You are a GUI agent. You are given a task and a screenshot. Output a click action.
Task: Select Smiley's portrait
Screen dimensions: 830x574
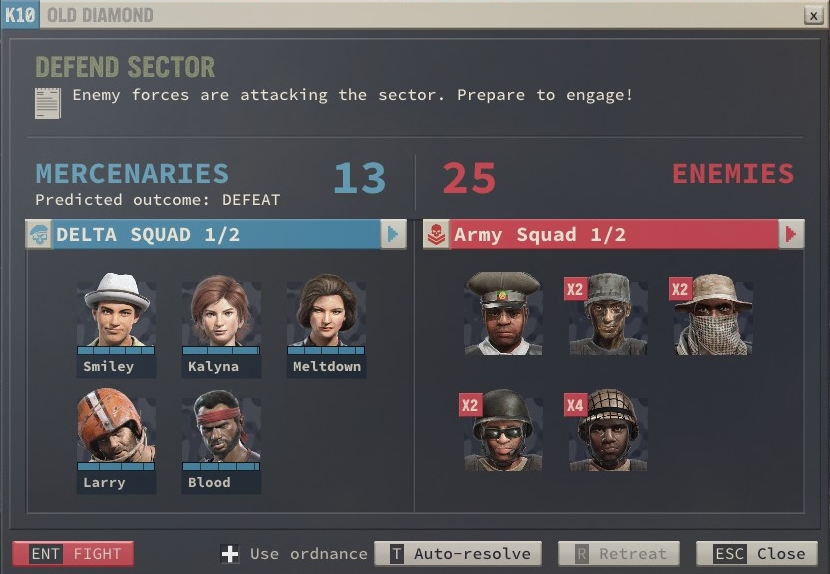tap(117, 311)
